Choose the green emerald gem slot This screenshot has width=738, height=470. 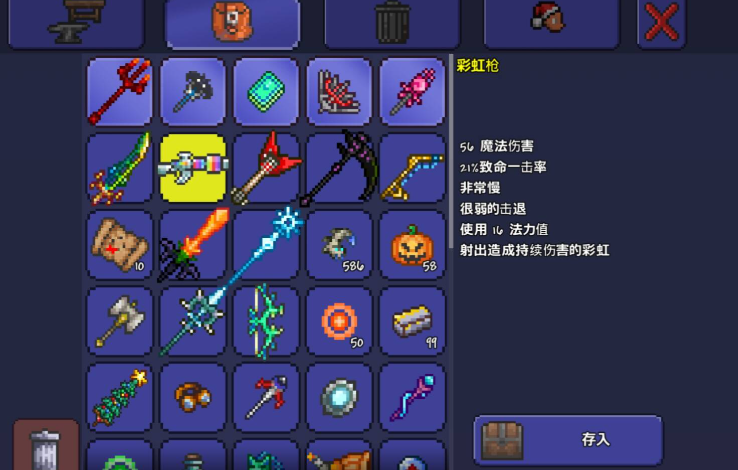point(266,91)
